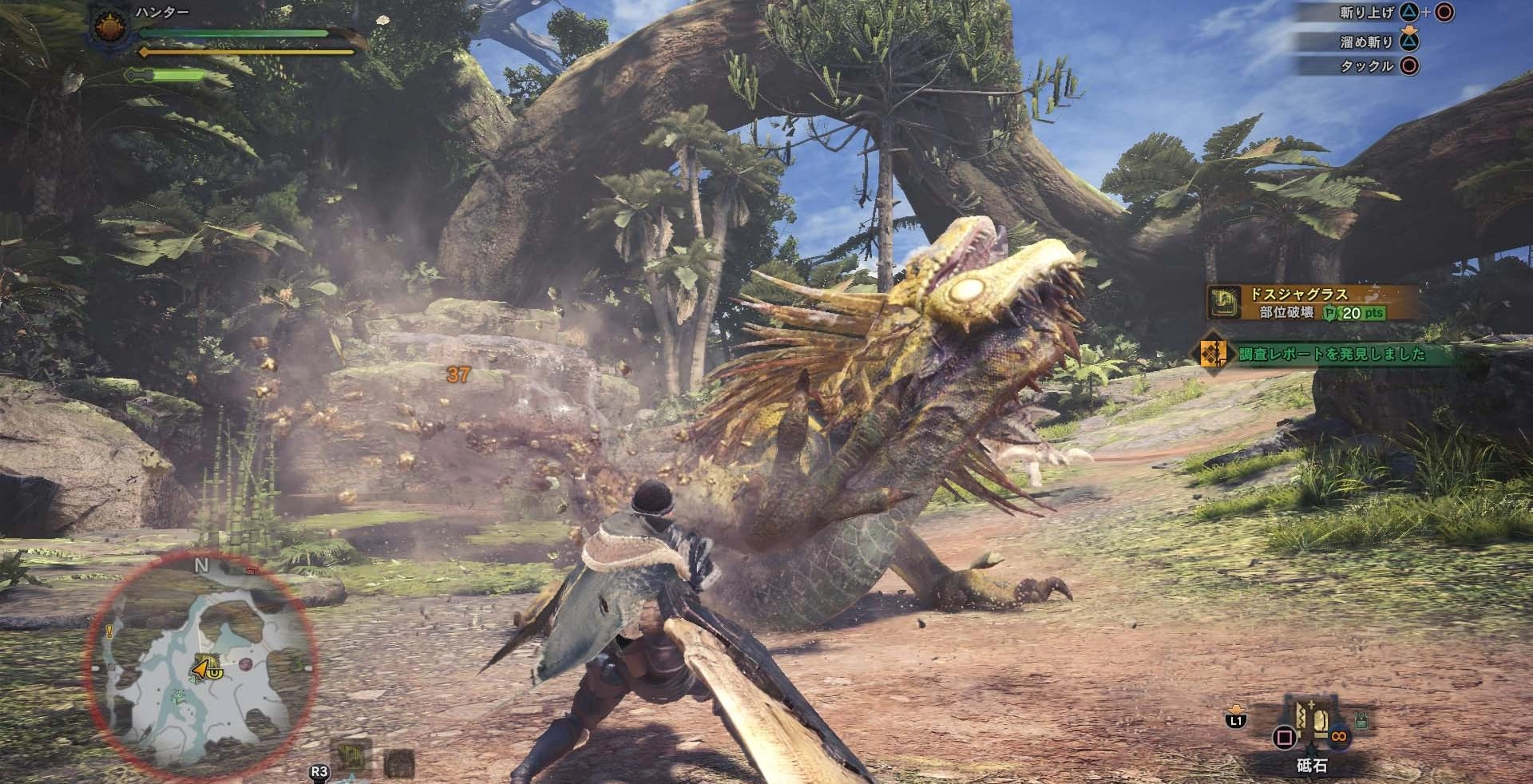Select the yellow exclamation marker on minimap

pyautogui.click(x=110, y=632)
